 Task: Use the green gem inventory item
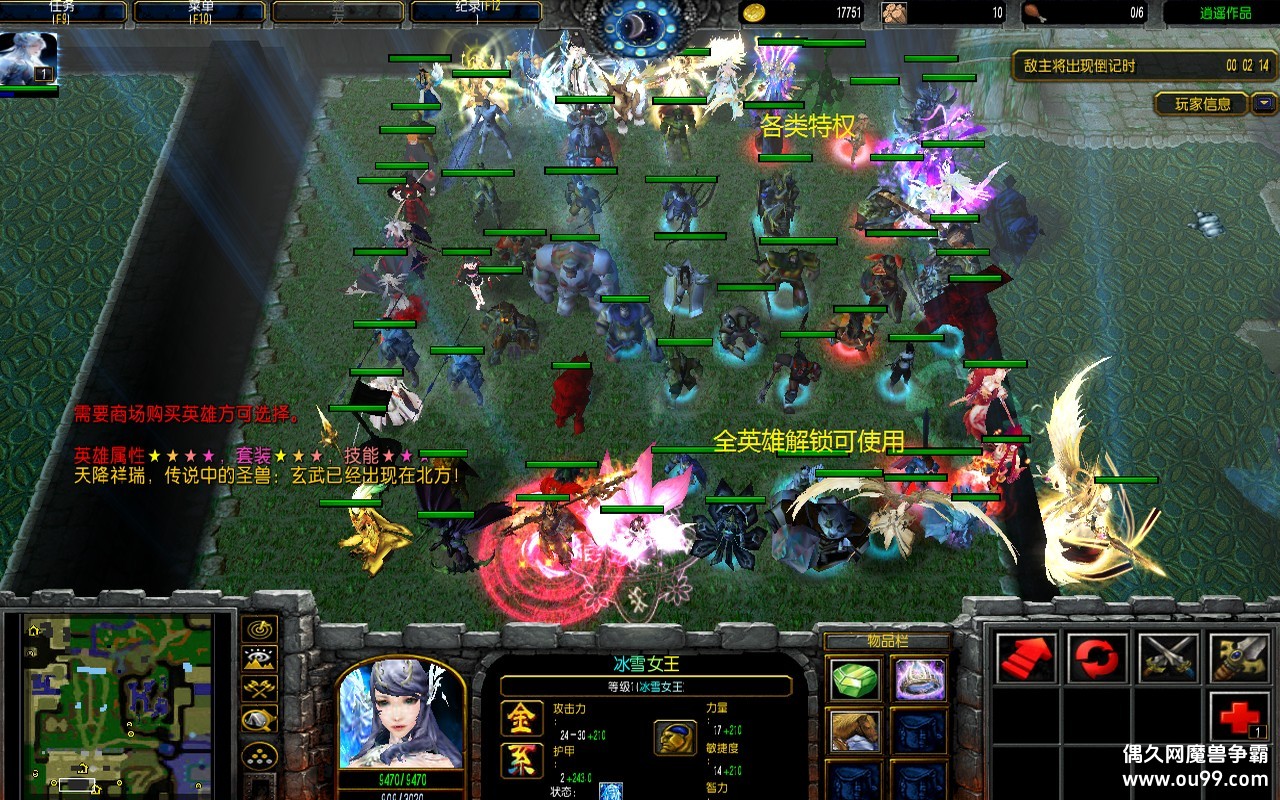(855, 680)
